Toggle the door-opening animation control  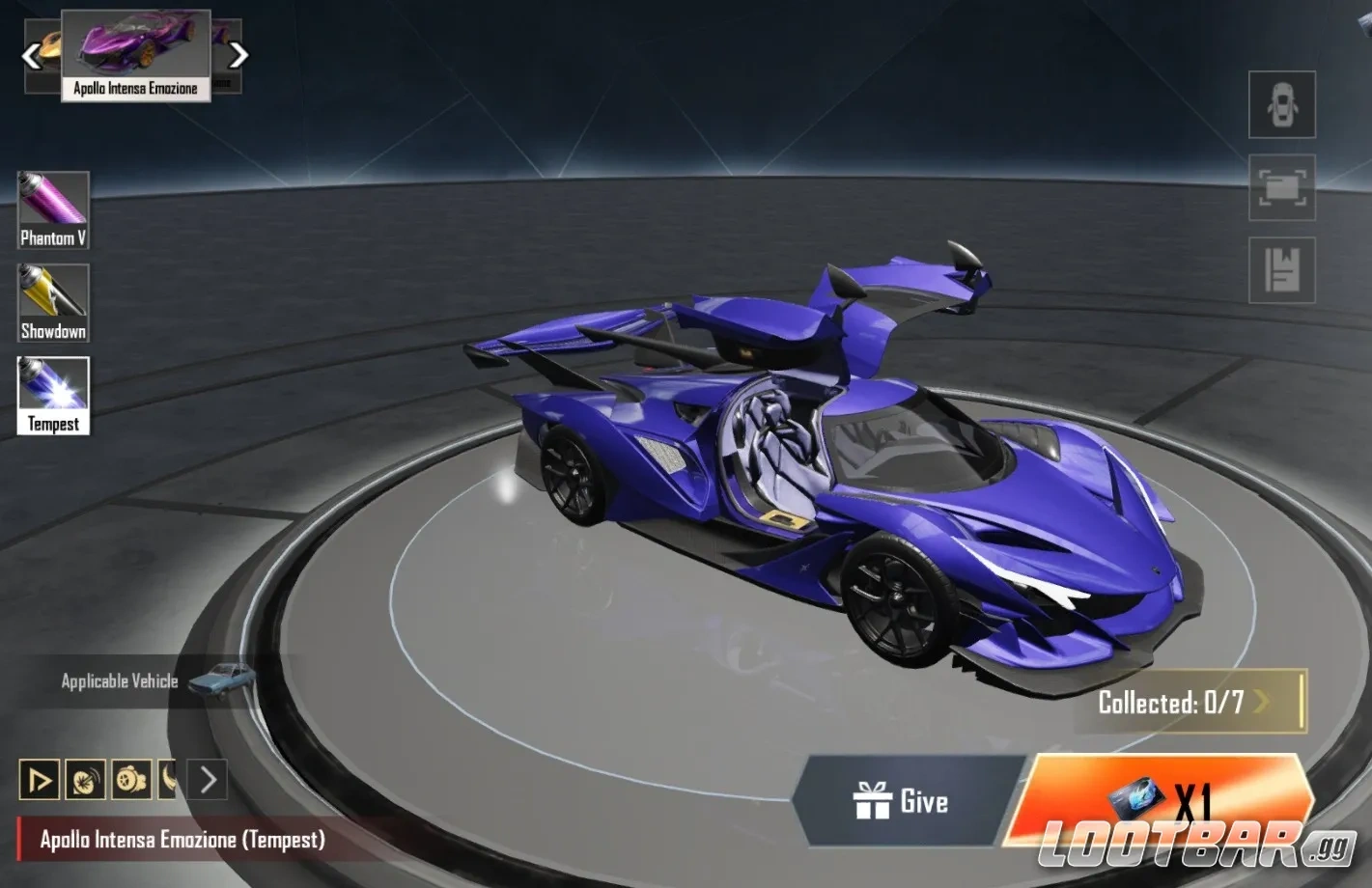[x=39, y=778]
